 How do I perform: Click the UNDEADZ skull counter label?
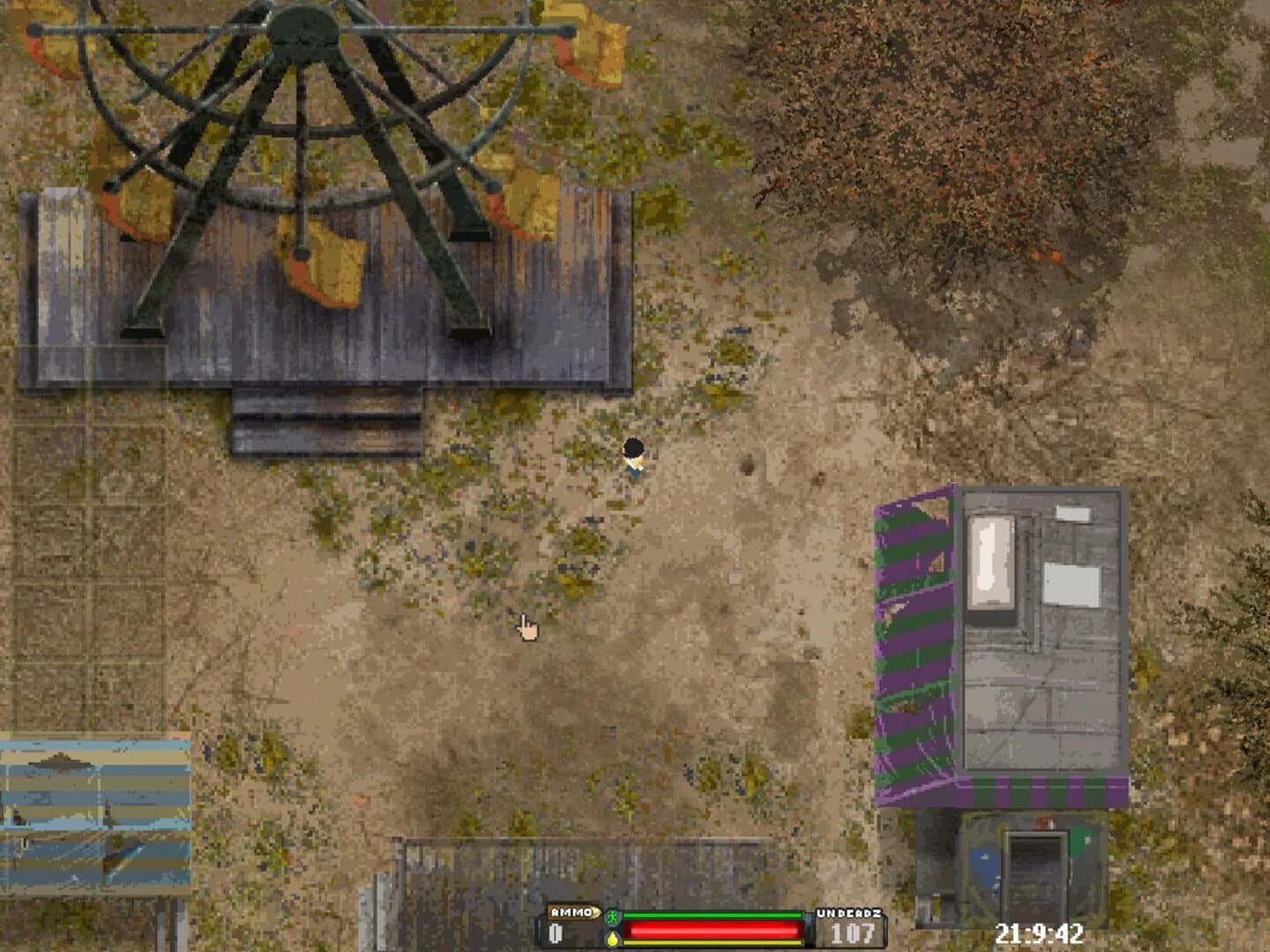850,913
